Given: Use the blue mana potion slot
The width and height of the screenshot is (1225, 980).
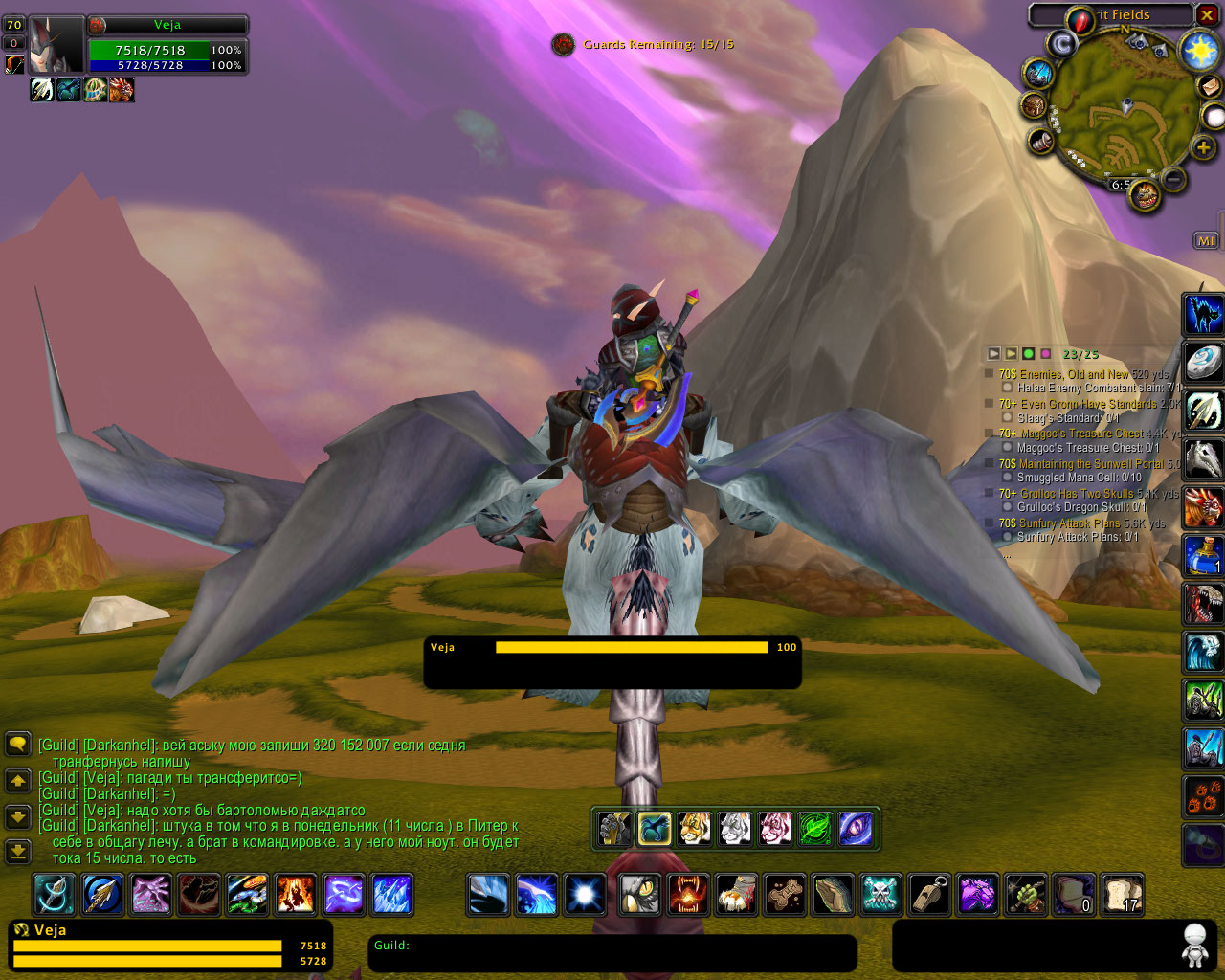Looking at the screenshot, I should point(1204,555).
